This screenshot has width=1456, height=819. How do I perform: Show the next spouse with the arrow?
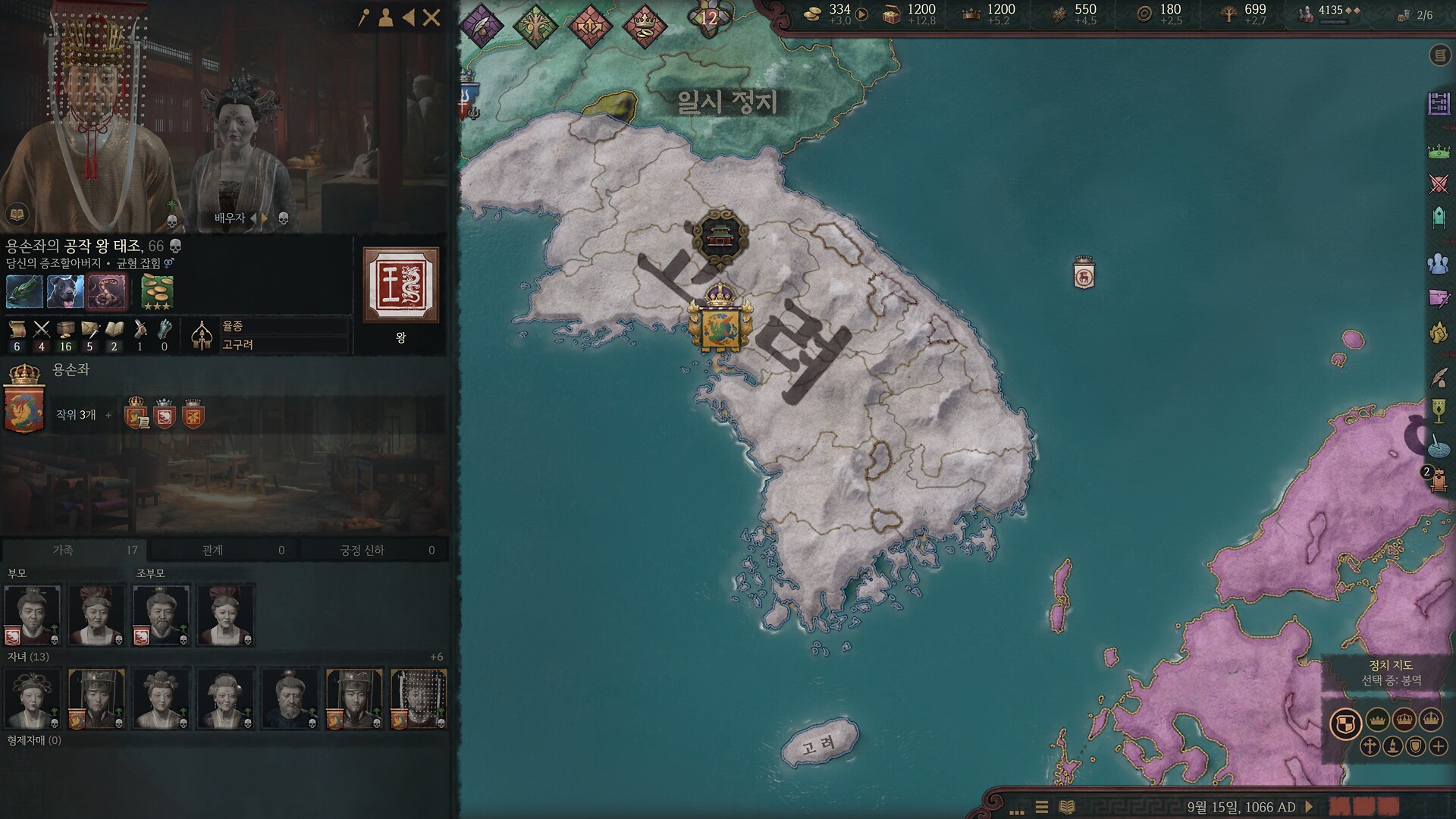[265, 218]
